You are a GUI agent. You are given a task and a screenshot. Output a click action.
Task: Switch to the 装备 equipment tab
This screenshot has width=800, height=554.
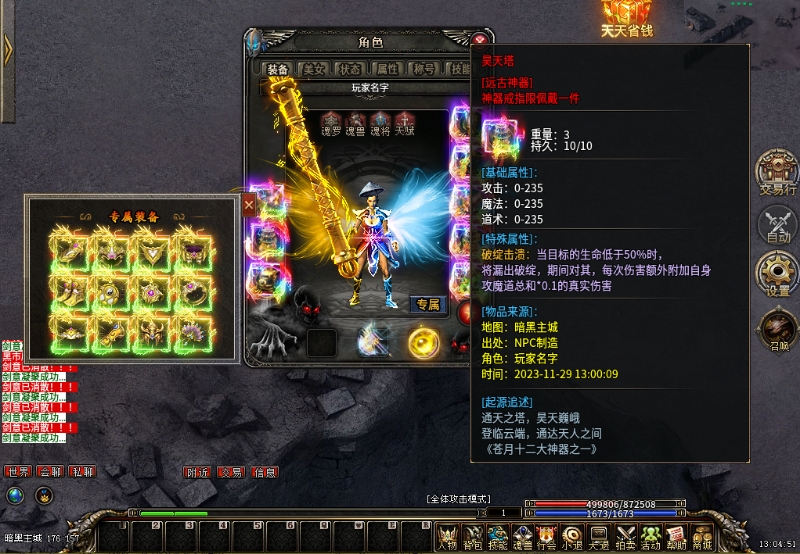click(277, 69)
